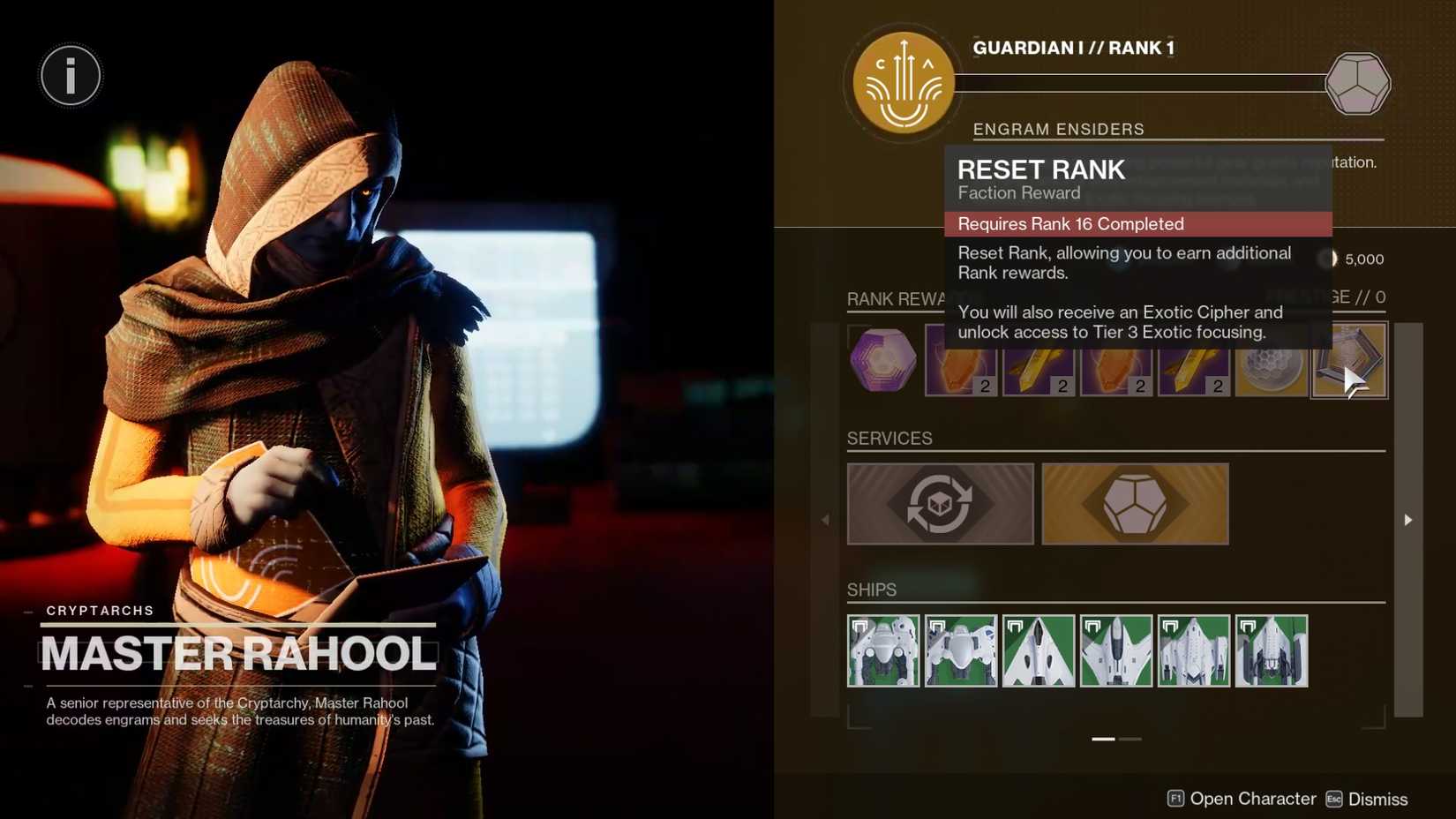Open the info panel in the top left
This screenshot has width=1456, height=819.
(x=70, y=76)
